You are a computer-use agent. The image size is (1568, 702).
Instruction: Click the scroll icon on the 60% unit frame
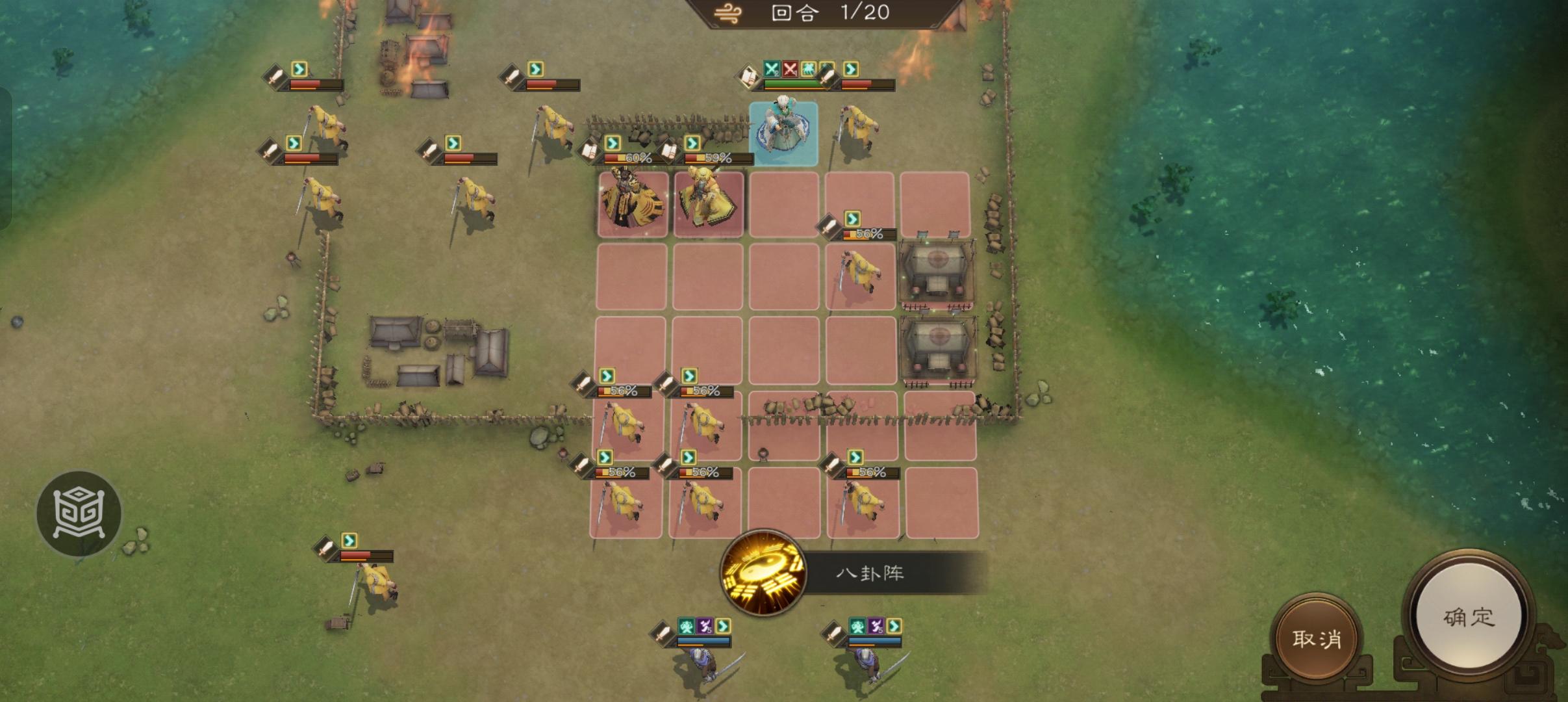pyautogui.click(x=589, y=151)
